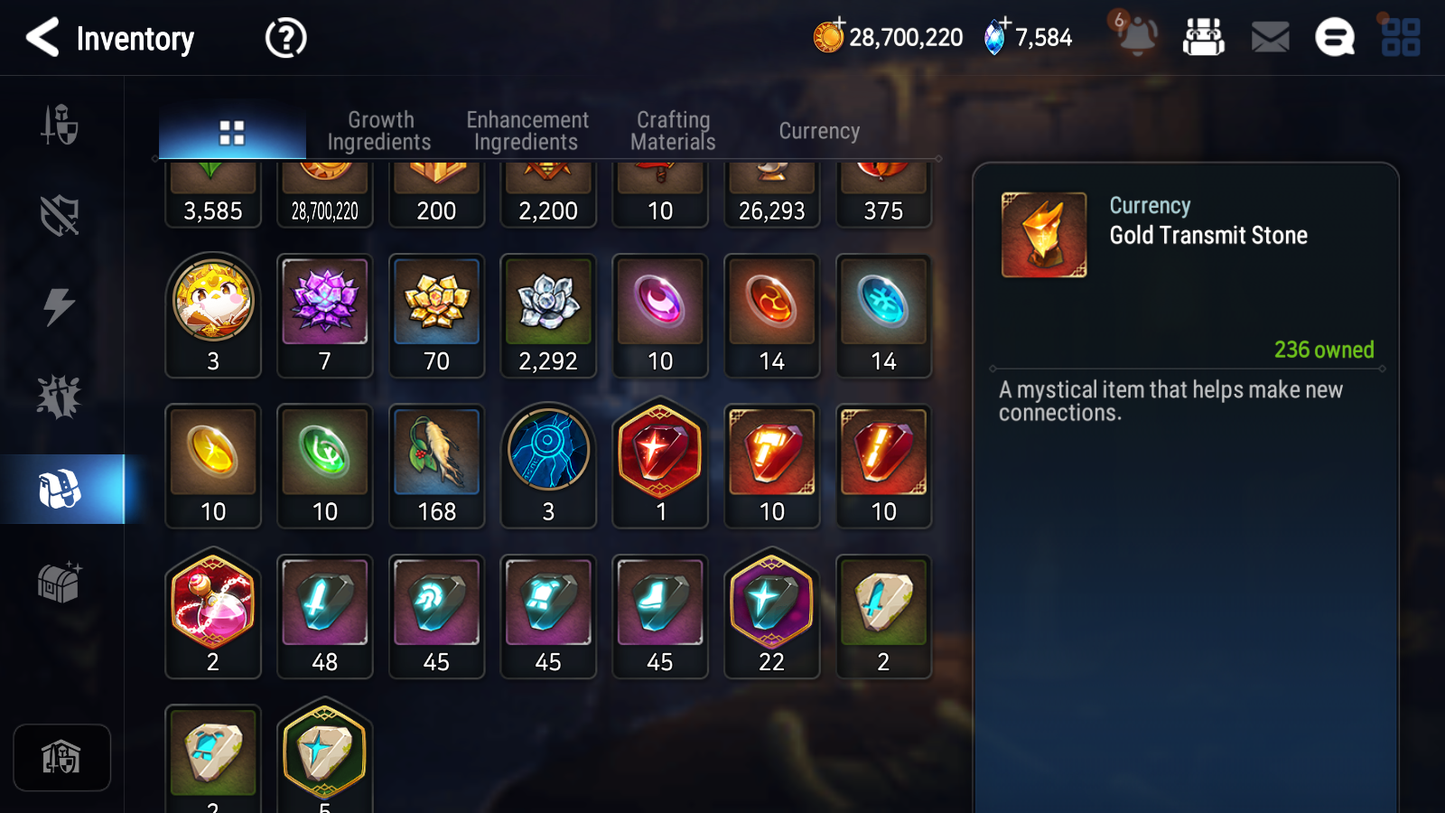The width and height of the screenshot is (1445, 813).
Task: Select the all-items grid tab
Action: click(x=232, y=132)
